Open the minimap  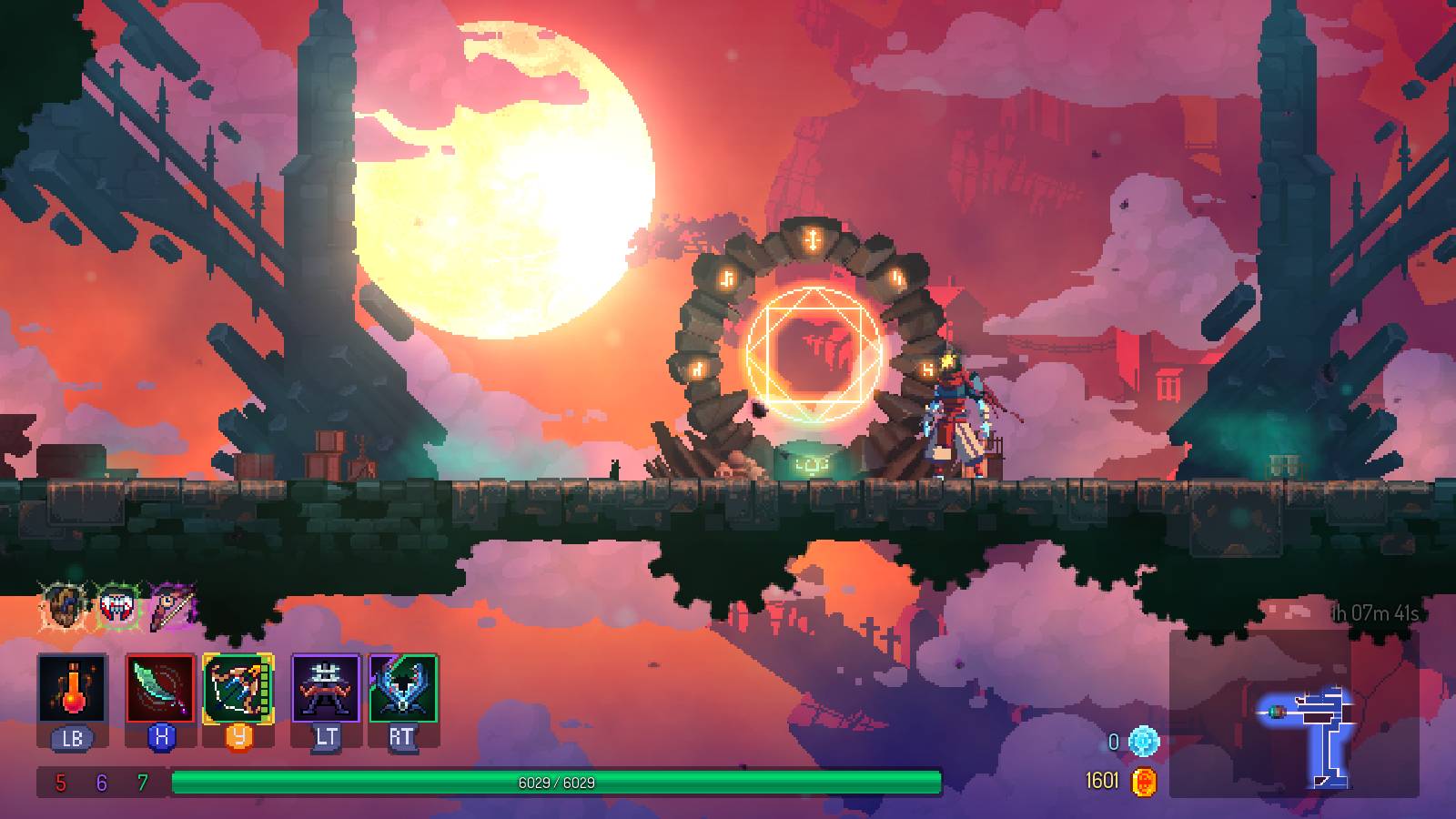1294,713
